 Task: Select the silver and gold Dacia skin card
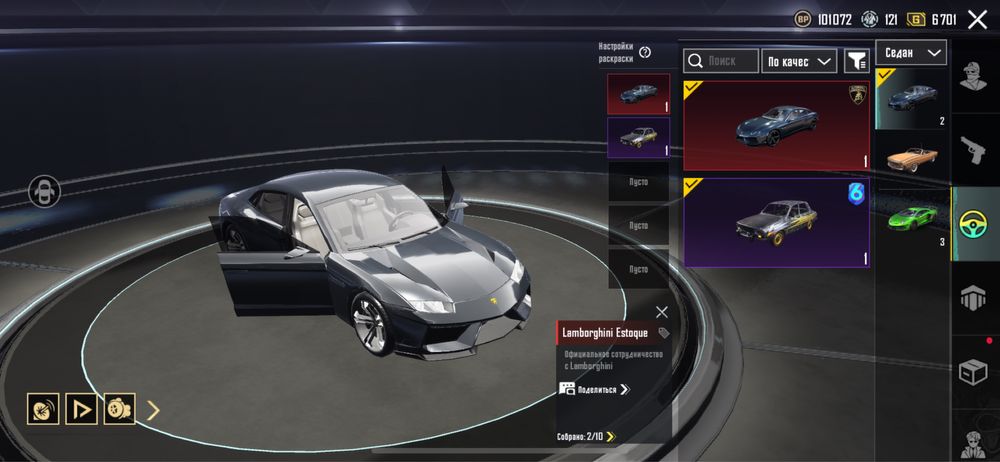[776, 221]
